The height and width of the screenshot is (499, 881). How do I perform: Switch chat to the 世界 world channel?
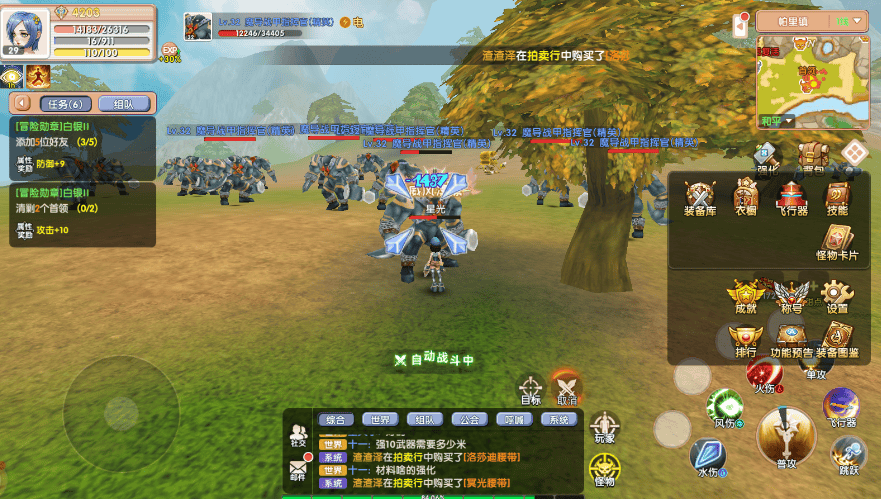point(378,420)
